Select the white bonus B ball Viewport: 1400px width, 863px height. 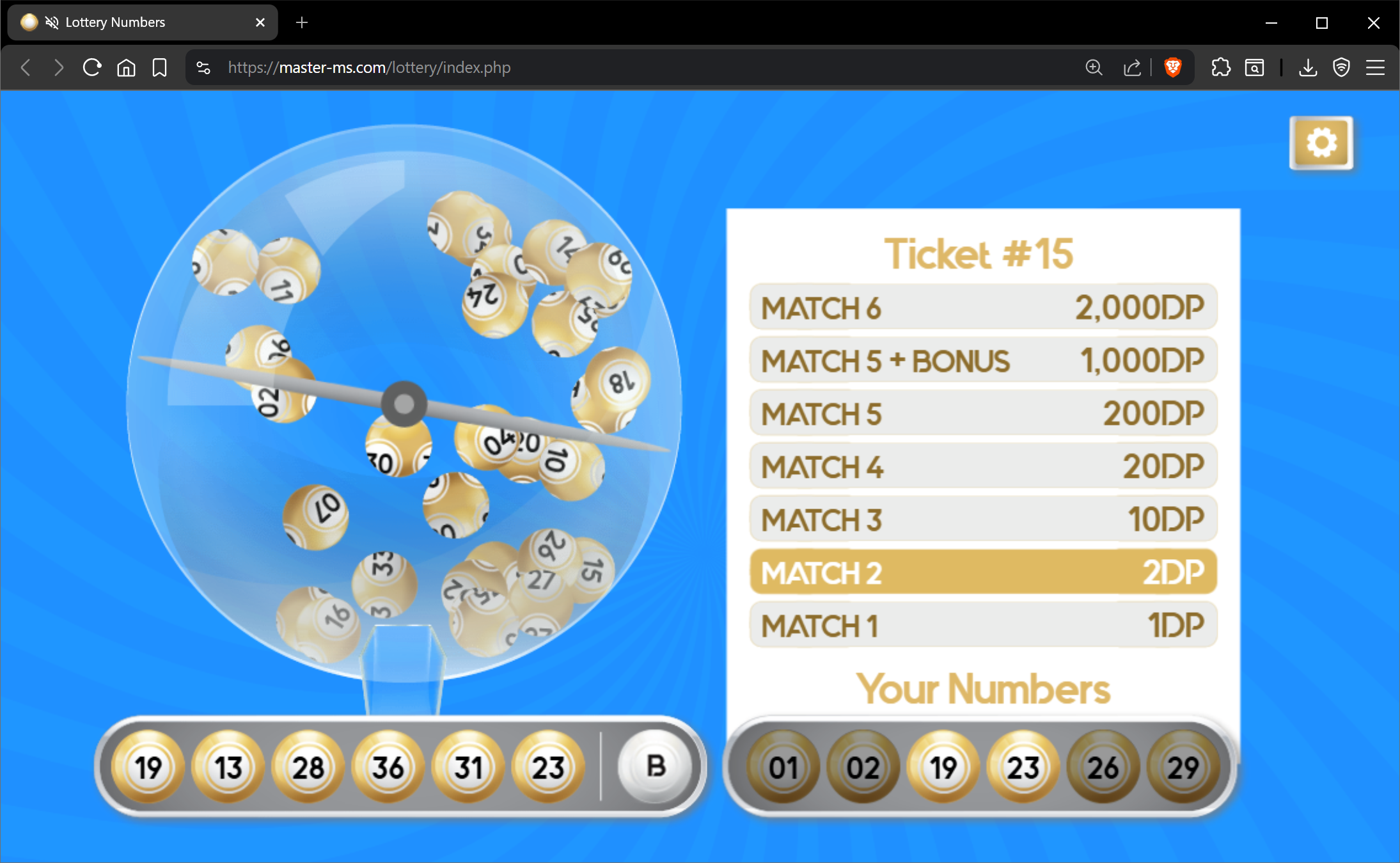[x=655, y=766]
